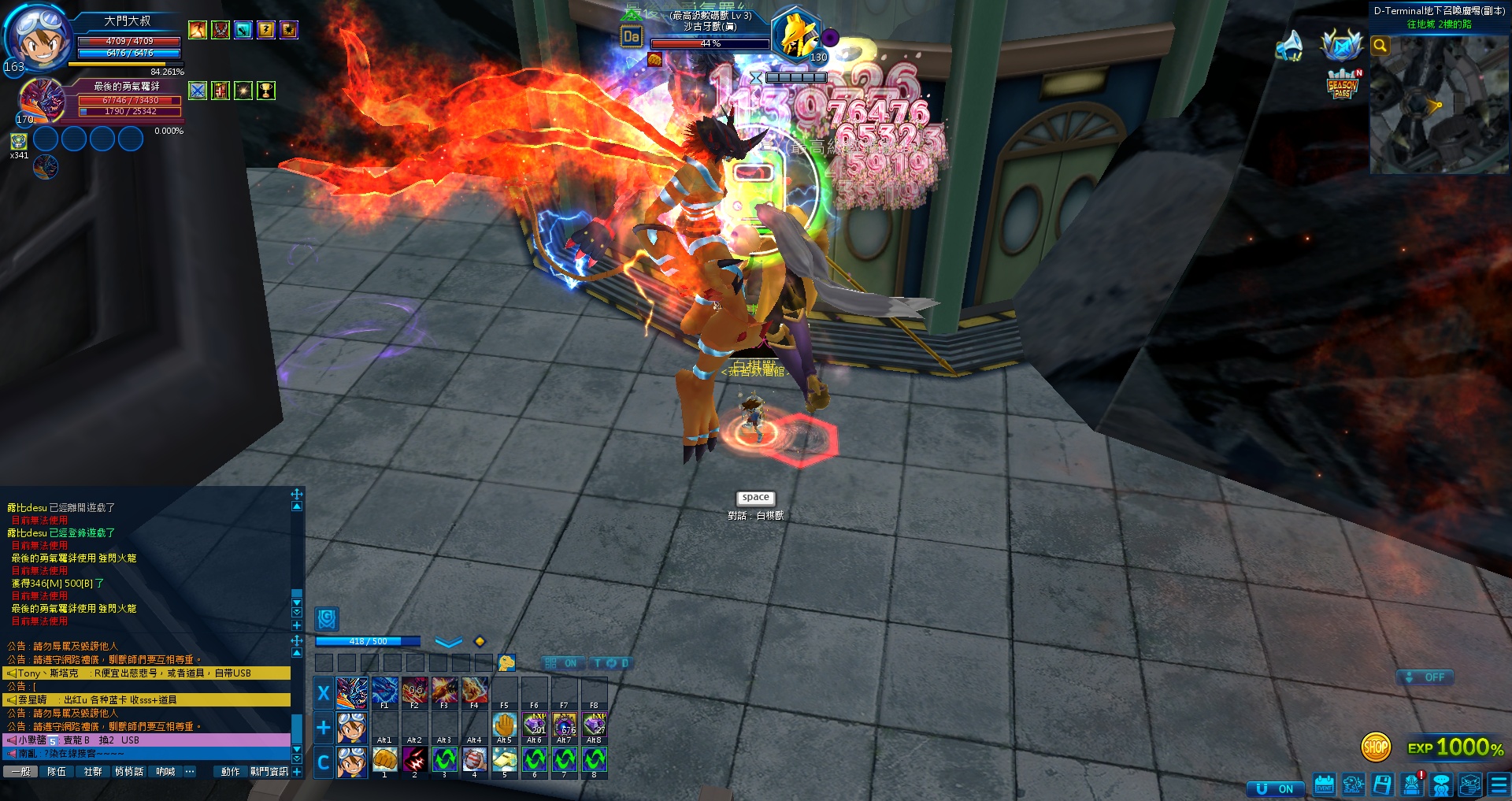Open the hamburger main menu icon
This screenshot has height=801, width=1512.
(1499, 785)
